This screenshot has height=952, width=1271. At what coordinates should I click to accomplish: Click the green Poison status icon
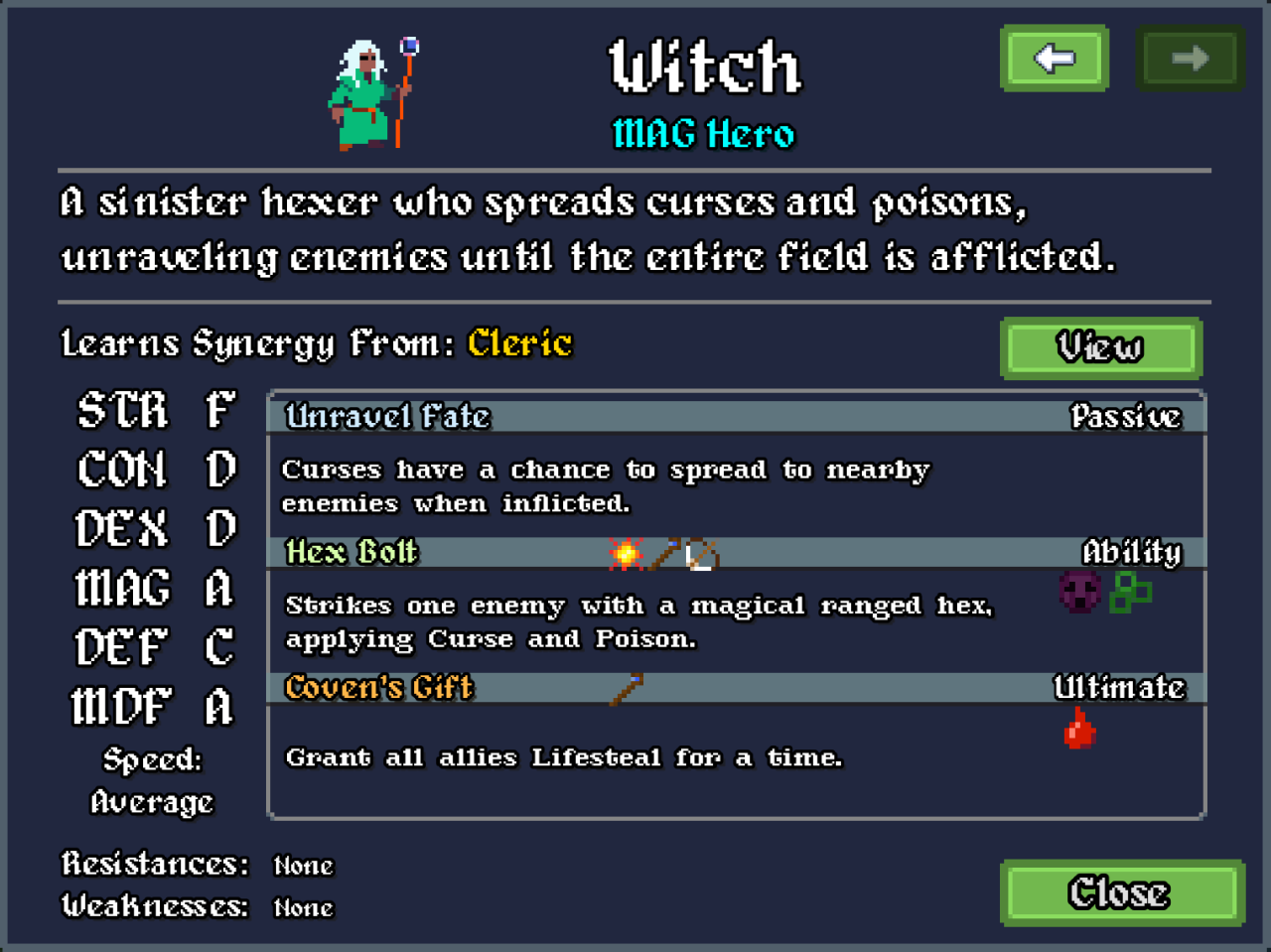[1130, 593]
